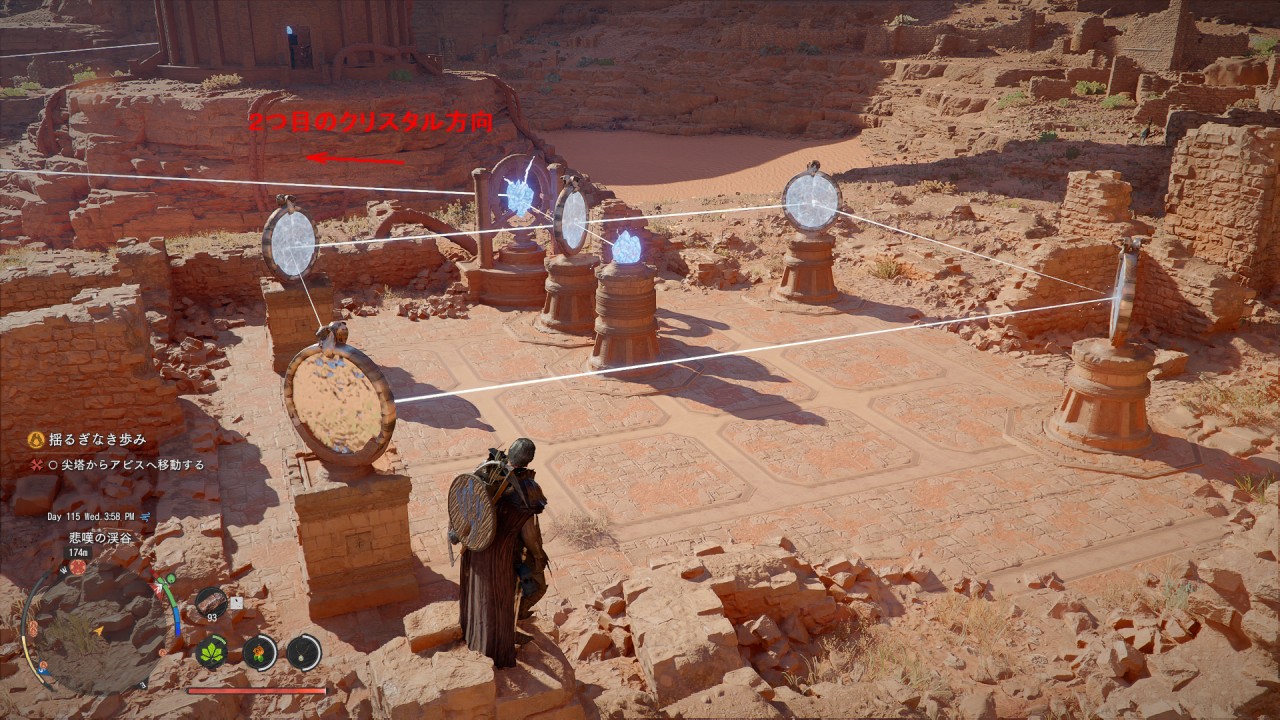Activate the orange flower skill icon
Image resolution: width=1280 pixels, height=720 pixels.
coord(259,653)
